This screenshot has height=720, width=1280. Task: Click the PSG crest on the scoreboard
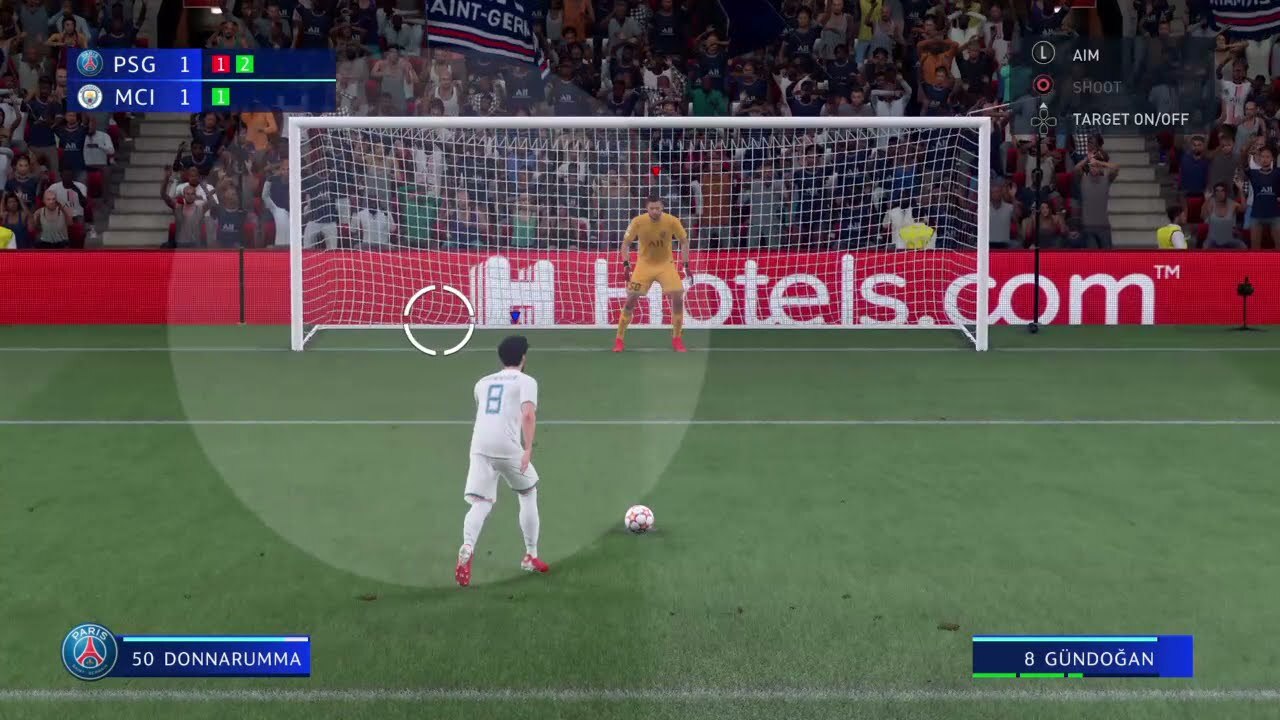90,64
